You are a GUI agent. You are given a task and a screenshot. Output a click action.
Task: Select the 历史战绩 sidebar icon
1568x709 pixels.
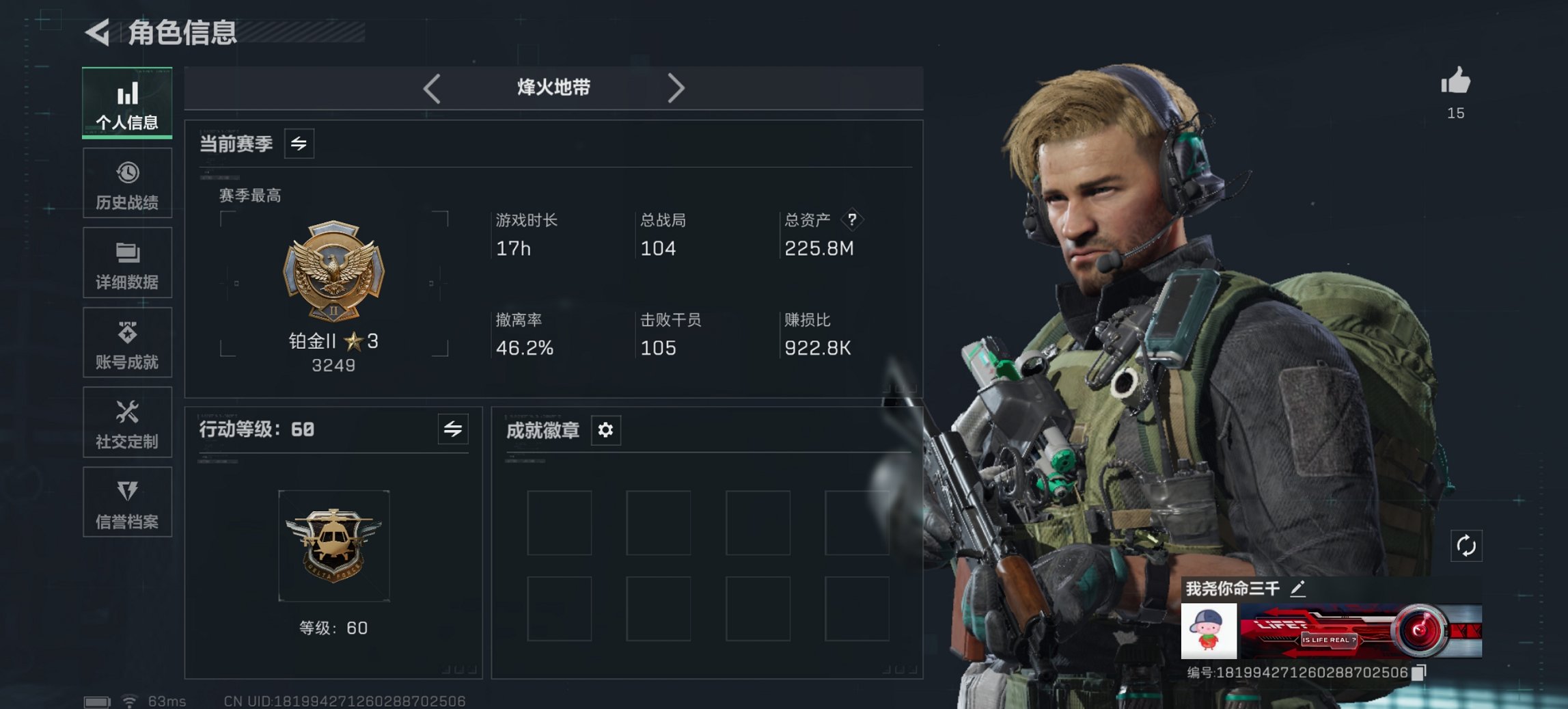[127, 182]
